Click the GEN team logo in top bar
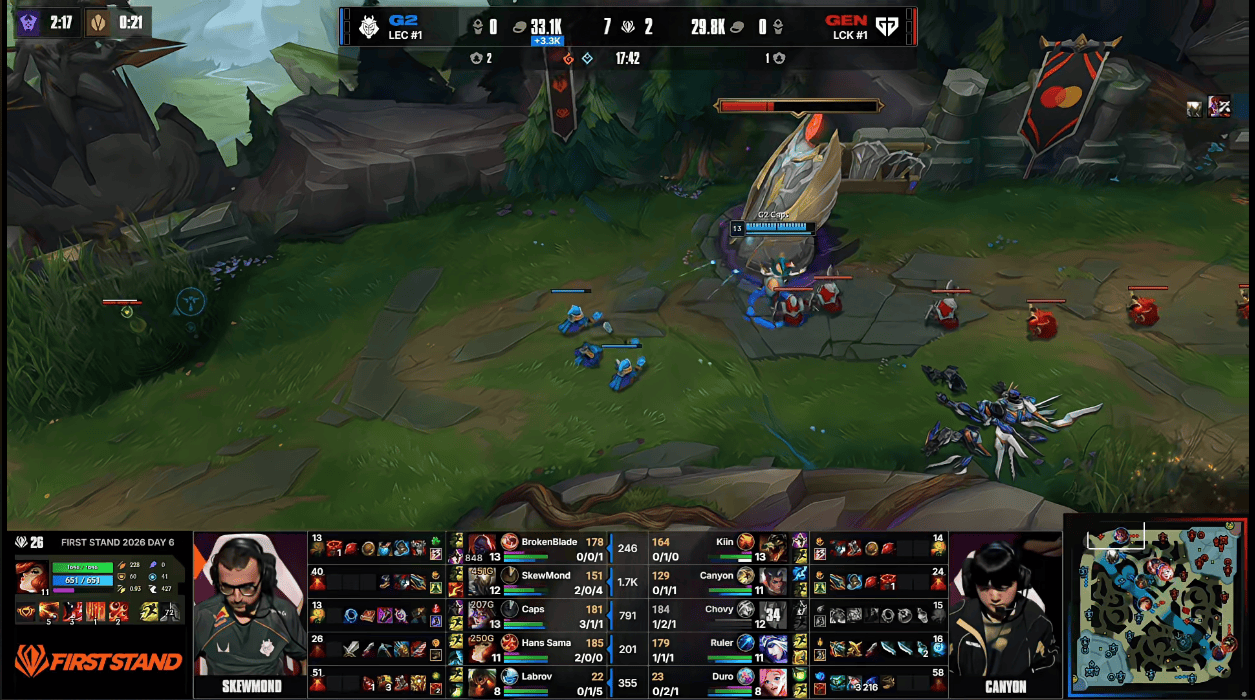 tap(886, 27)
